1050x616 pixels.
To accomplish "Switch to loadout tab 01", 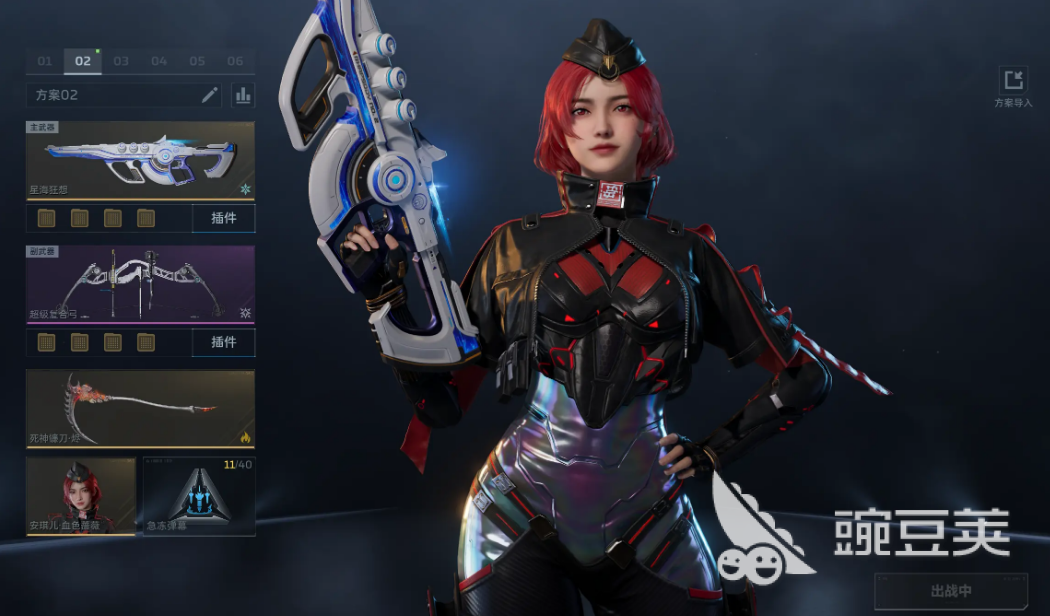I will [x=45, y=61].
